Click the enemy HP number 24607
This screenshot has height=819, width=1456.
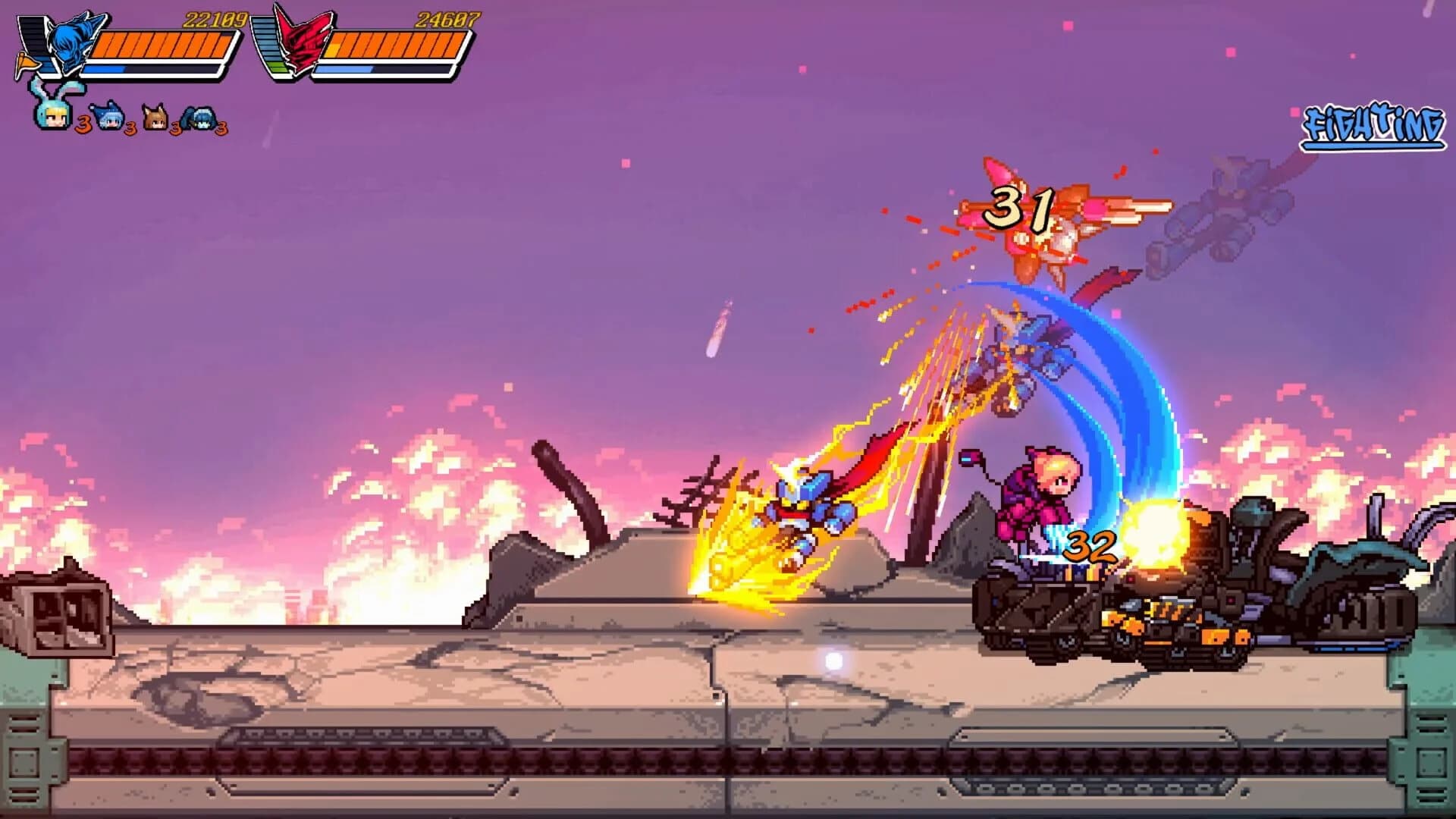click(447, 20)
